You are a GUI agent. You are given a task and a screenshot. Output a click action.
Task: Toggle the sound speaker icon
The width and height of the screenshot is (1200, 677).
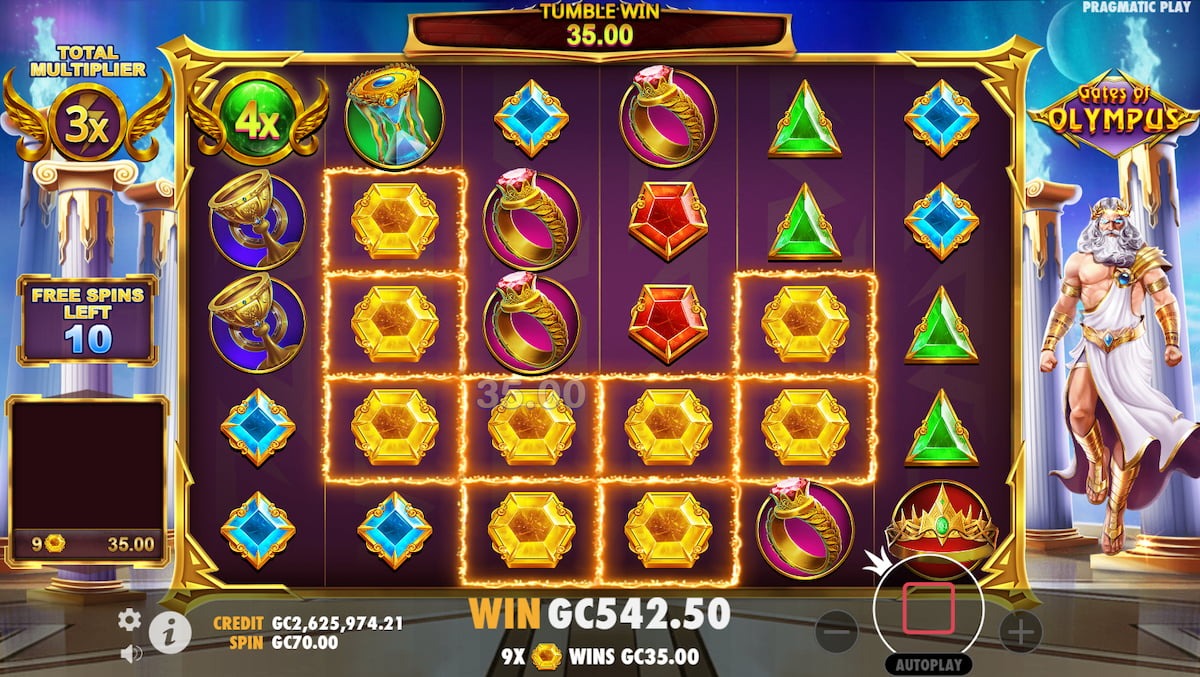coord(129,653)
